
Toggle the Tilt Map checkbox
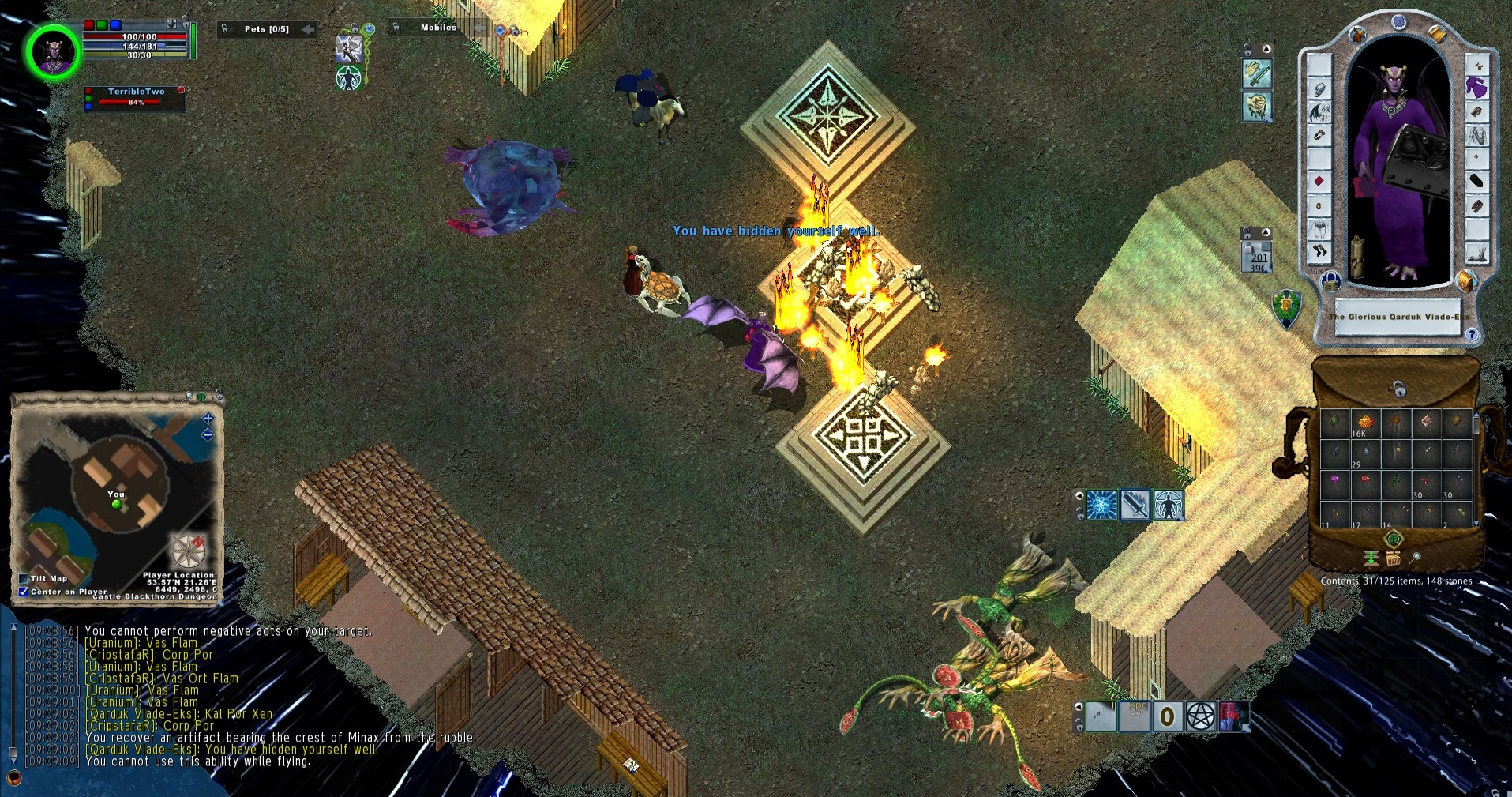click(24, 578)
